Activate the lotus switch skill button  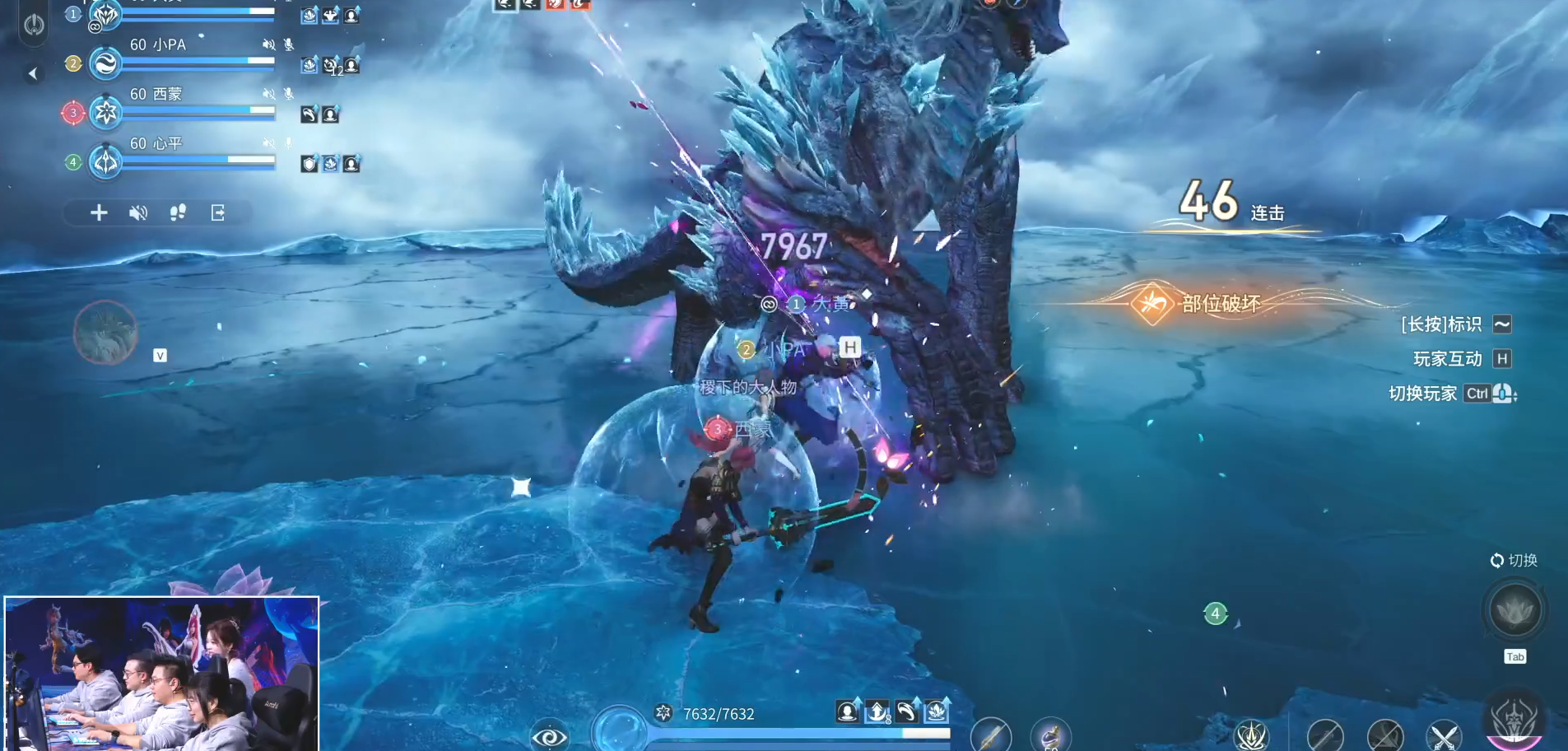tap(1514, 610)
